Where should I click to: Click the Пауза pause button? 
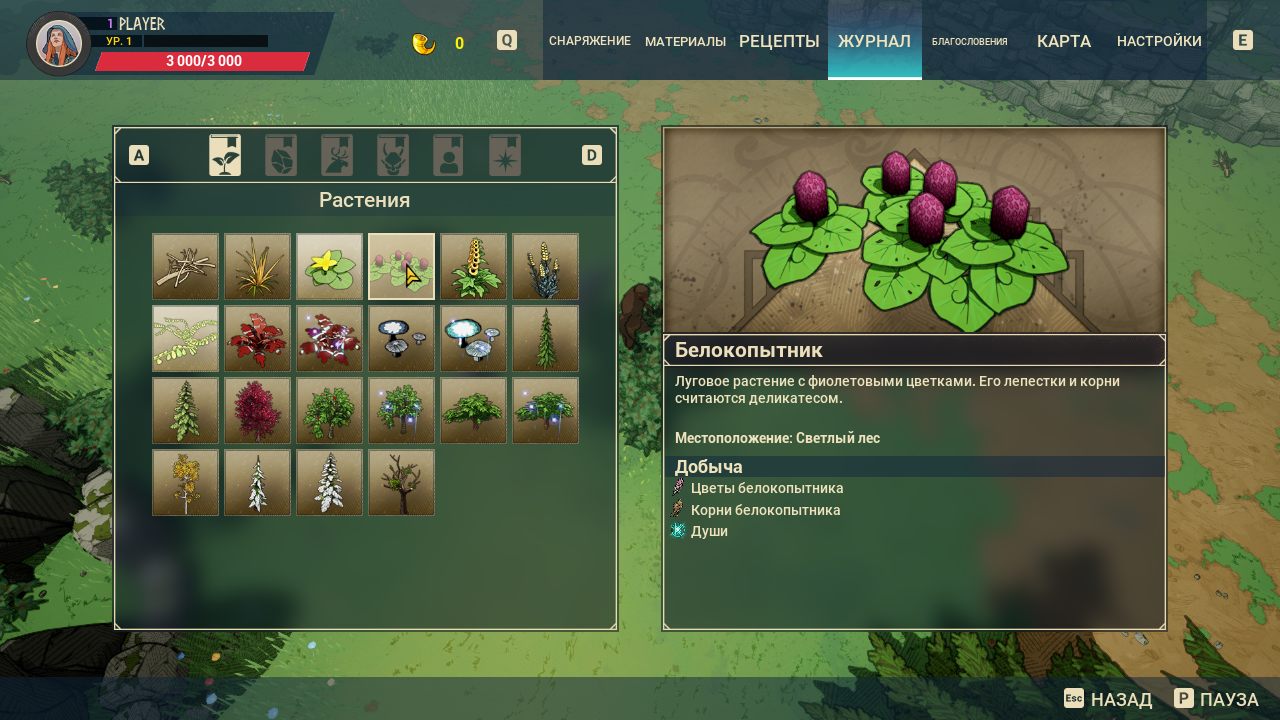click(x=1216, y=699)
